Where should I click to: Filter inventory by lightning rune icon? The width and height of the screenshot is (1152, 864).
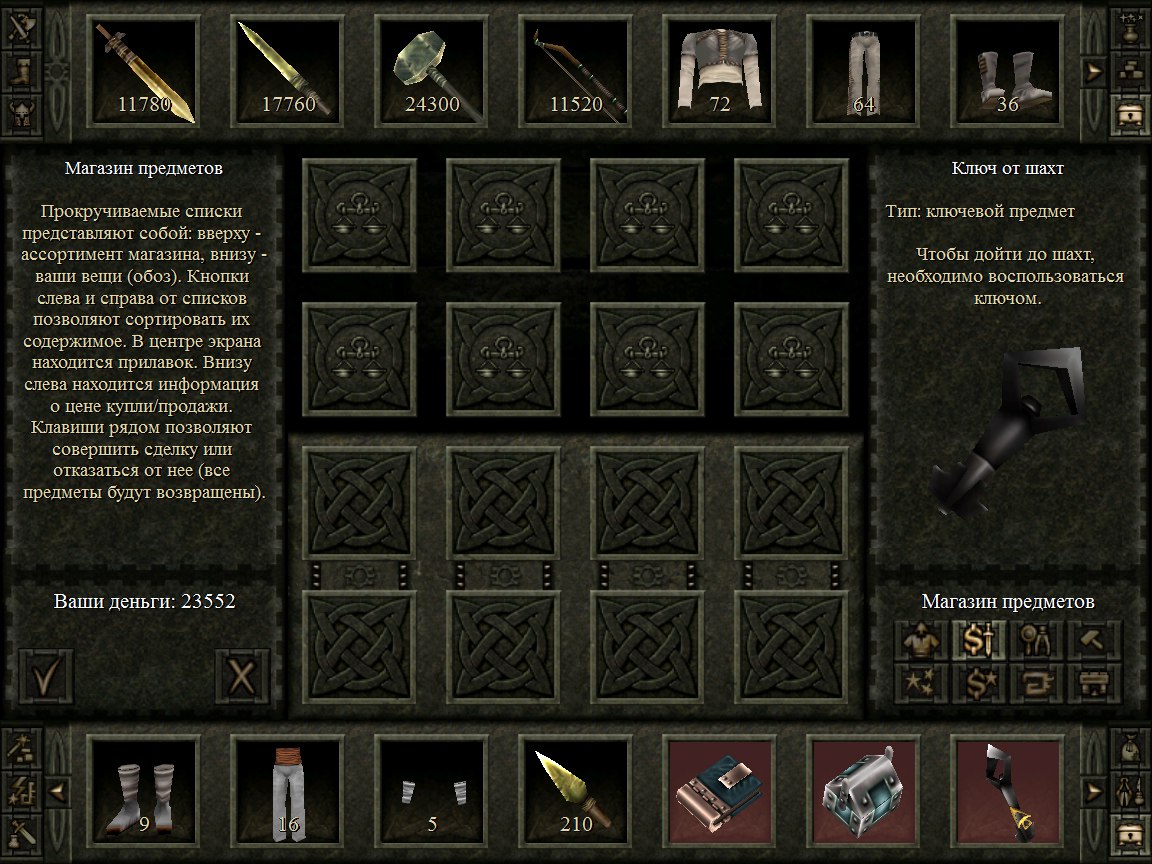point(23,793)
